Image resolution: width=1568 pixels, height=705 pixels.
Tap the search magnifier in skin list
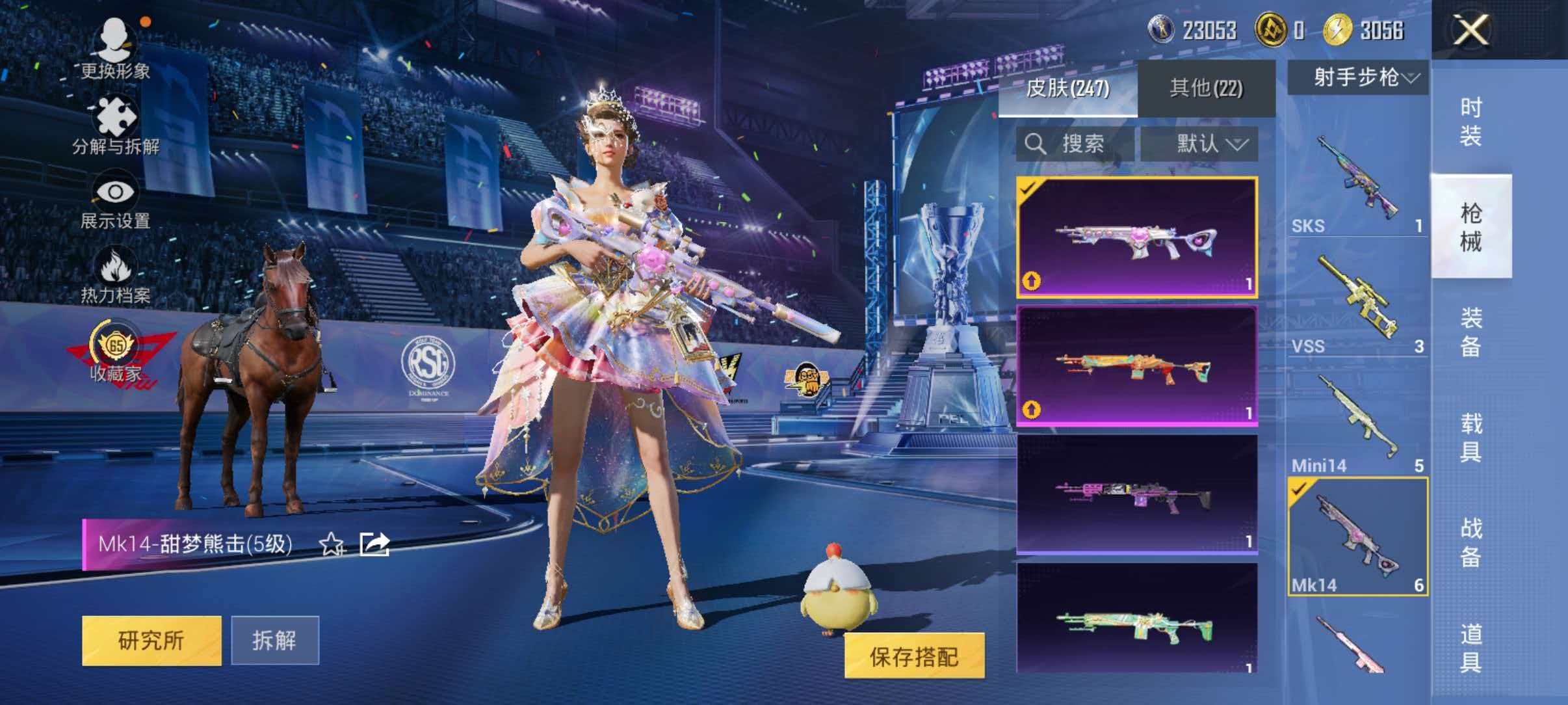pyautogui.click(x=1037, y=144)
